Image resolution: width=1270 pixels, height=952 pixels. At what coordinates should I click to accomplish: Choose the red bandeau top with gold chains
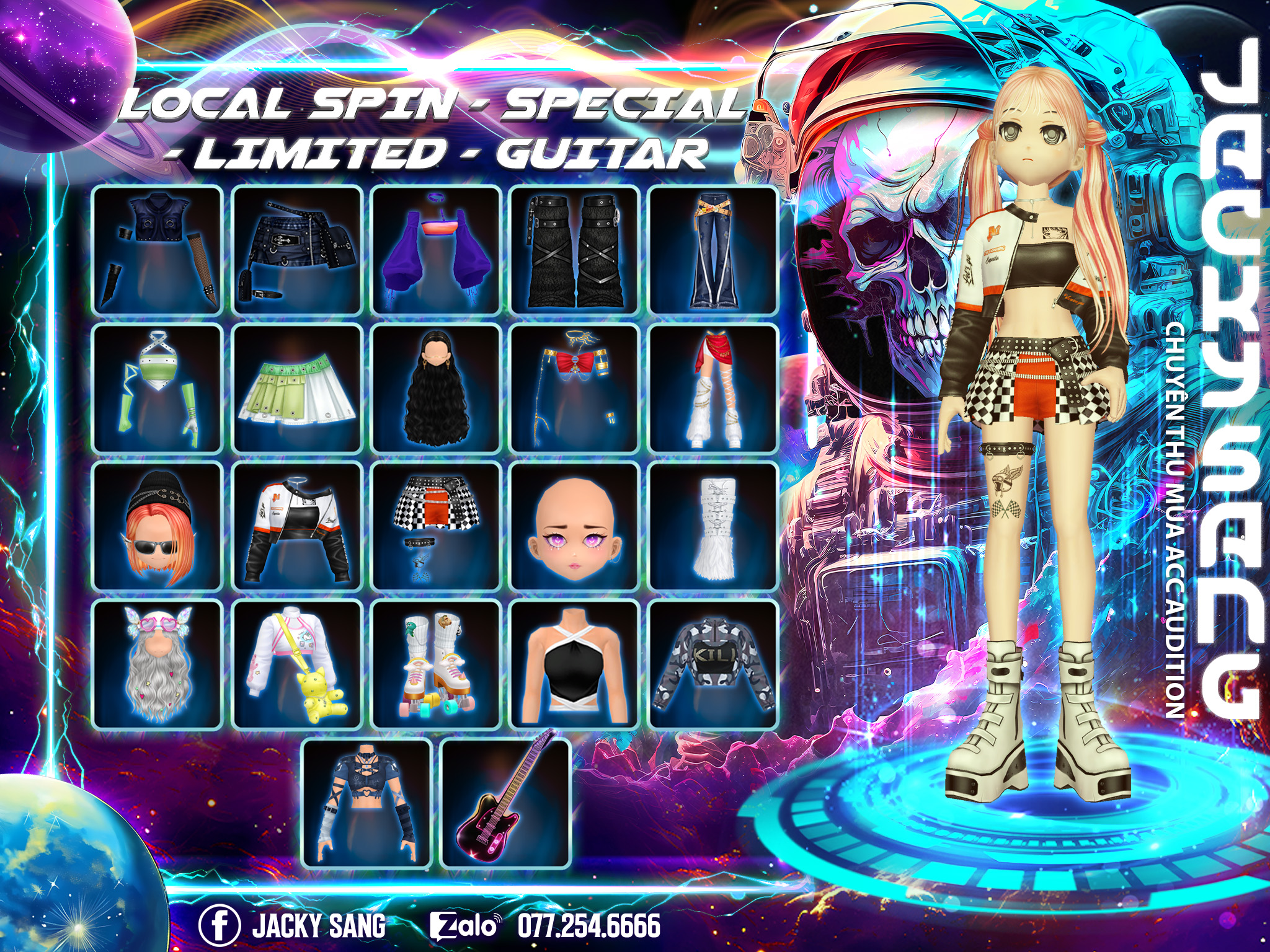point(574,388)
